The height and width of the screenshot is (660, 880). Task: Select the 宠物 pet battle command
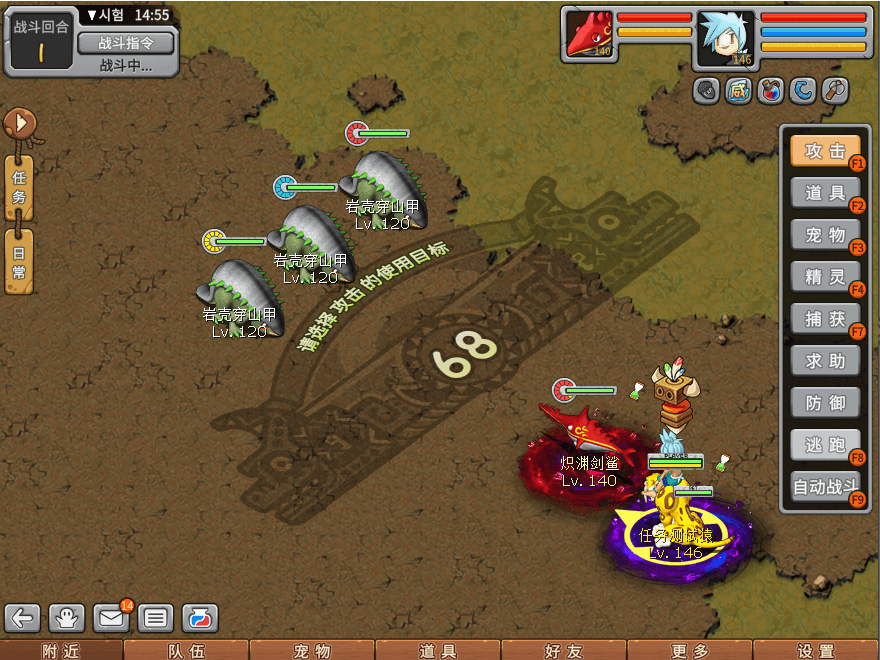(x=825, y=235)
